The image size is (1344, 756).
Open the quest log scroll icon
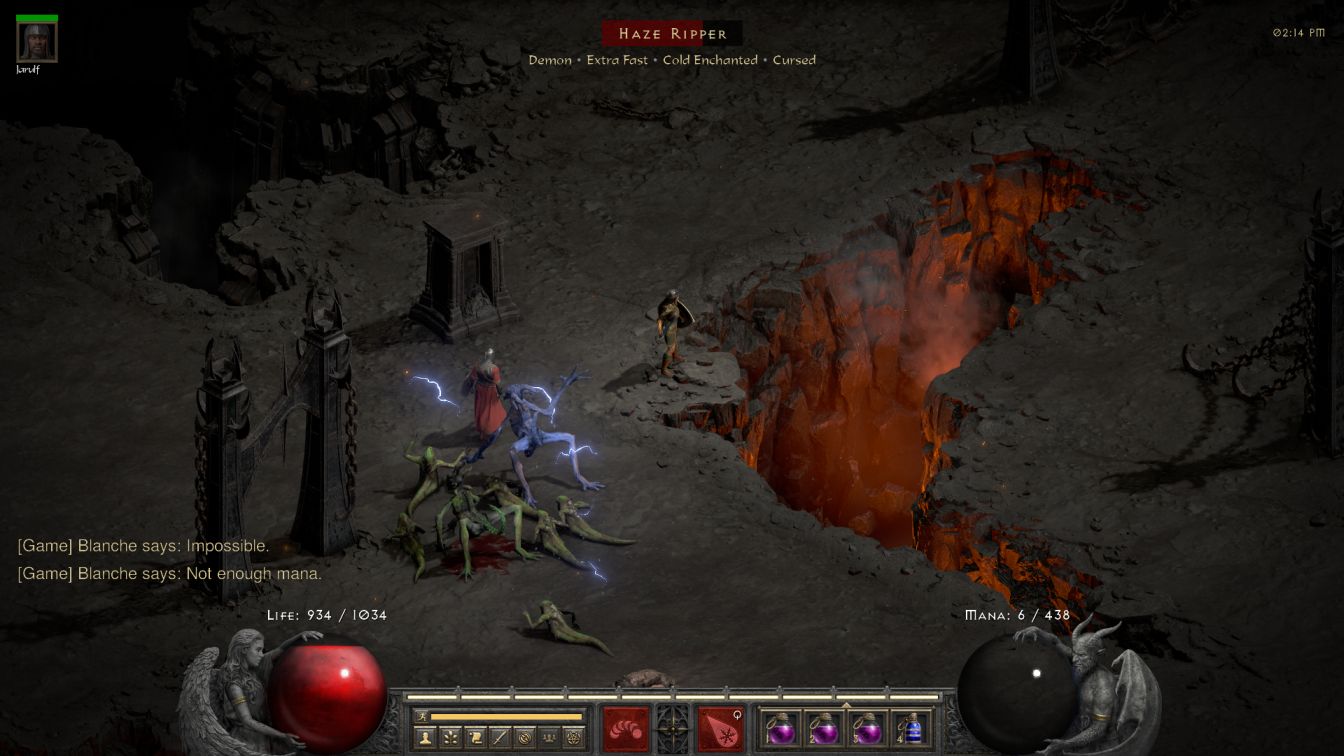coord(475,738)
